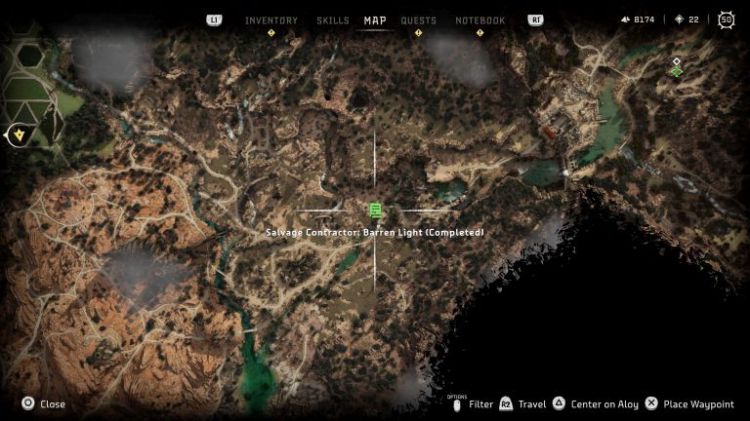
Task: Switch to the Skills tab
Action: (x=332, y=20)
